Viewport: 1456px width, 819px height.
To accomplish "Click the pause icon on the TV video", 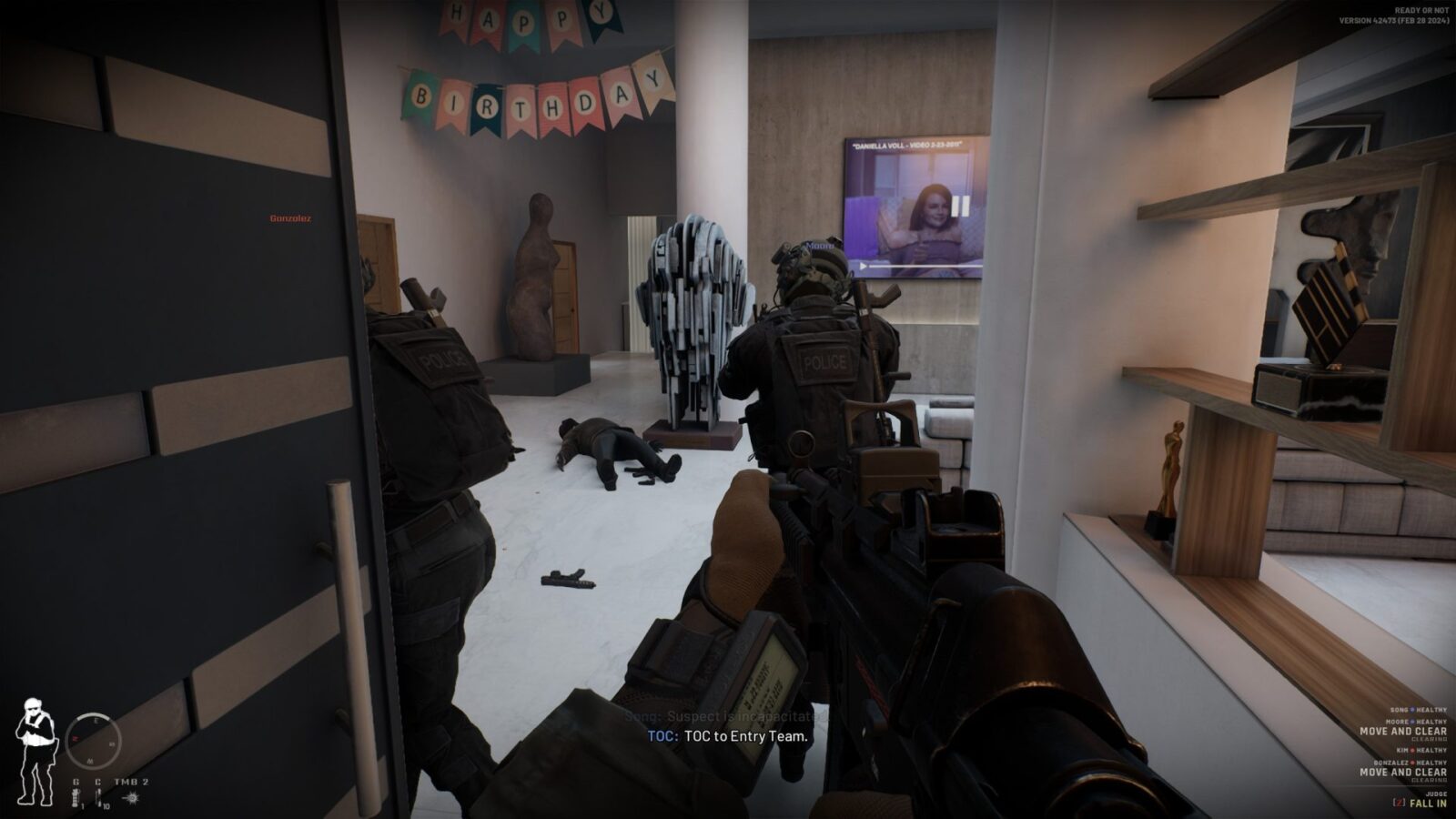I will tap(959, 207).
